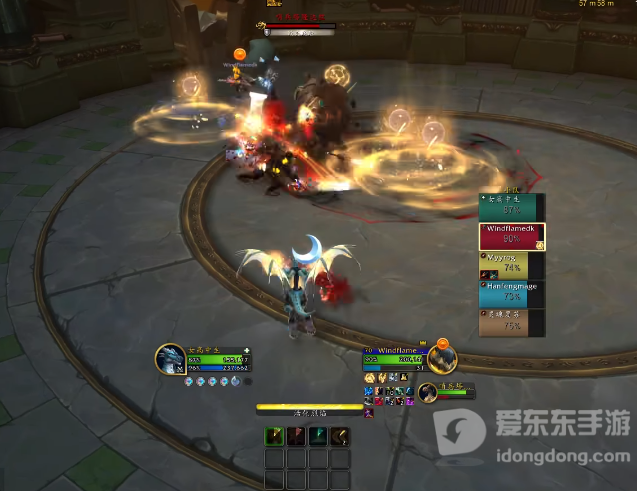Screen dimensions: 637x491
Task: Target the brown 75% party member frame
Action: pos(512,321)
